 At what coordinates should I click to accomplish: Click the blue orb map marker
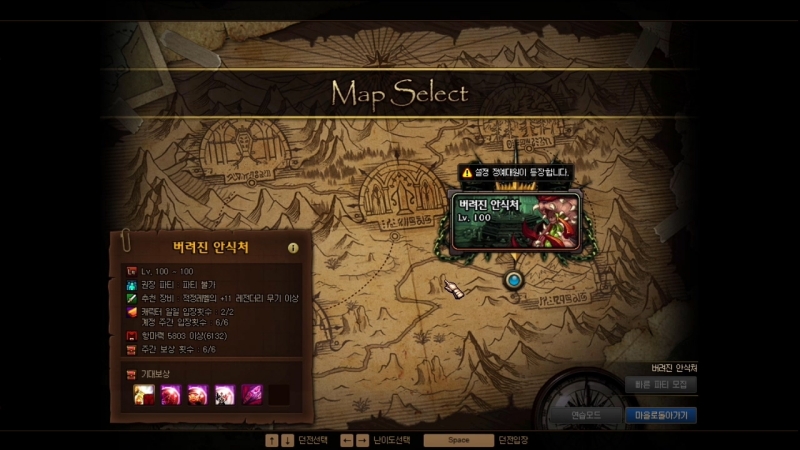pyautogui.click(x=514, y=281)
